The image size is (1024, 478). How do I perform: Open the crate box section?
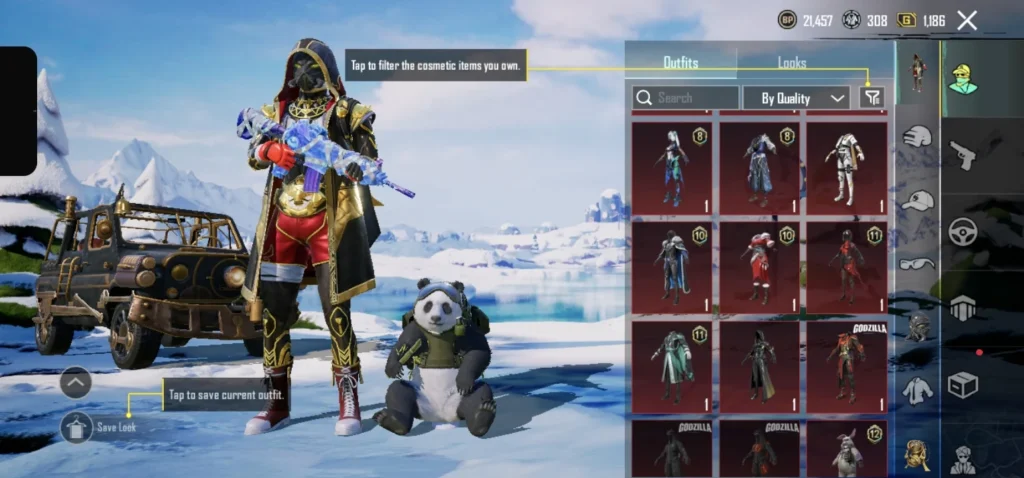click(963, 384)
